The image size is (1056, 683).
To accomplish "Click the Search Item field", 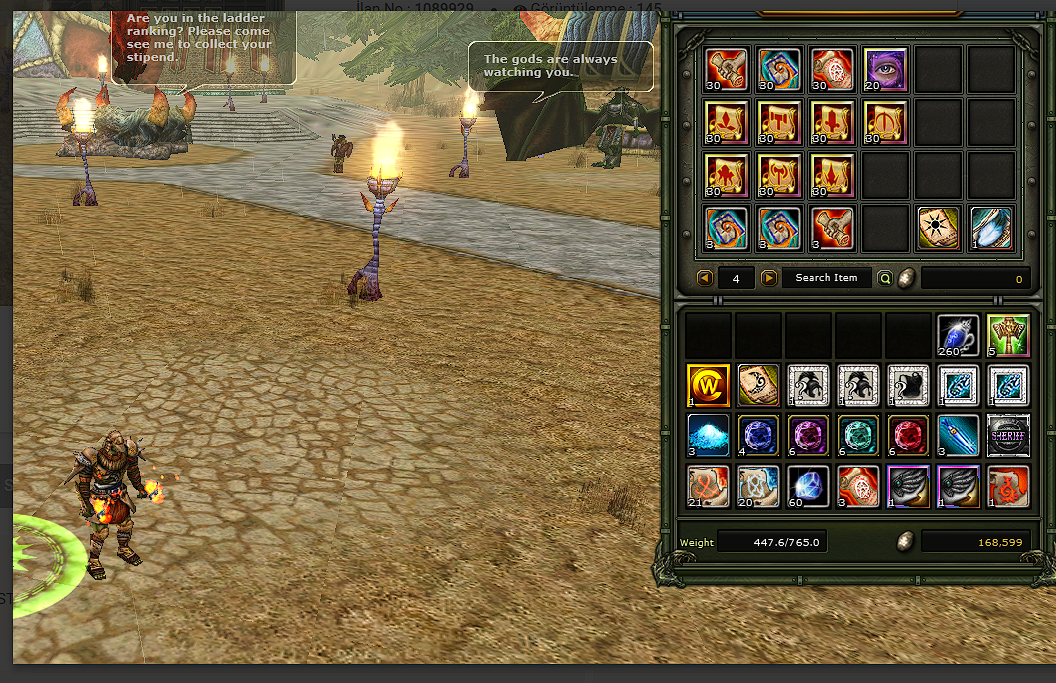I will (x=826, y=278).
